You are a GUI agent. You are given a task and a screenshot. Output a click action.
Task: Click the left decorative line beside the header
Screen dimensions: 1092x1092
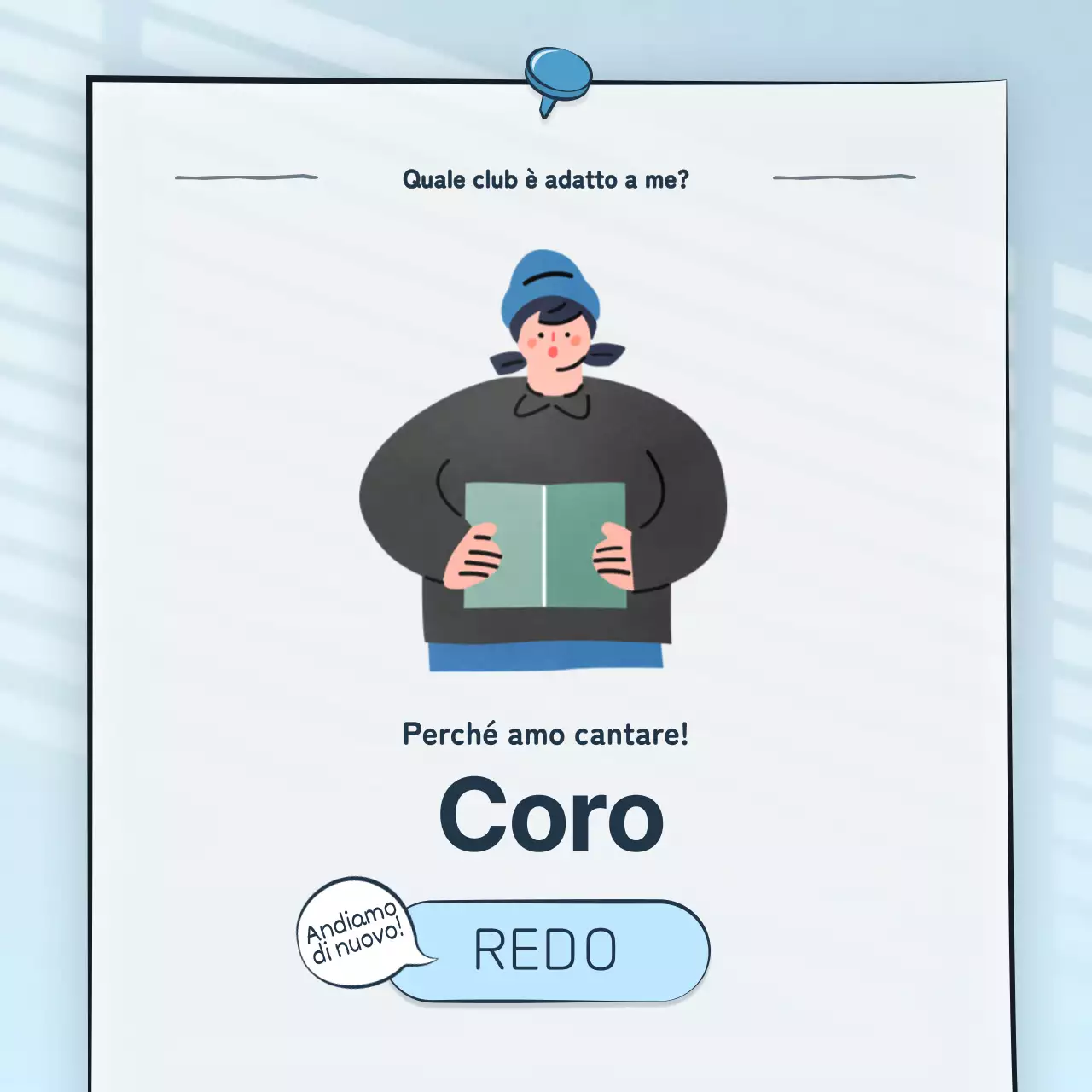247,177
